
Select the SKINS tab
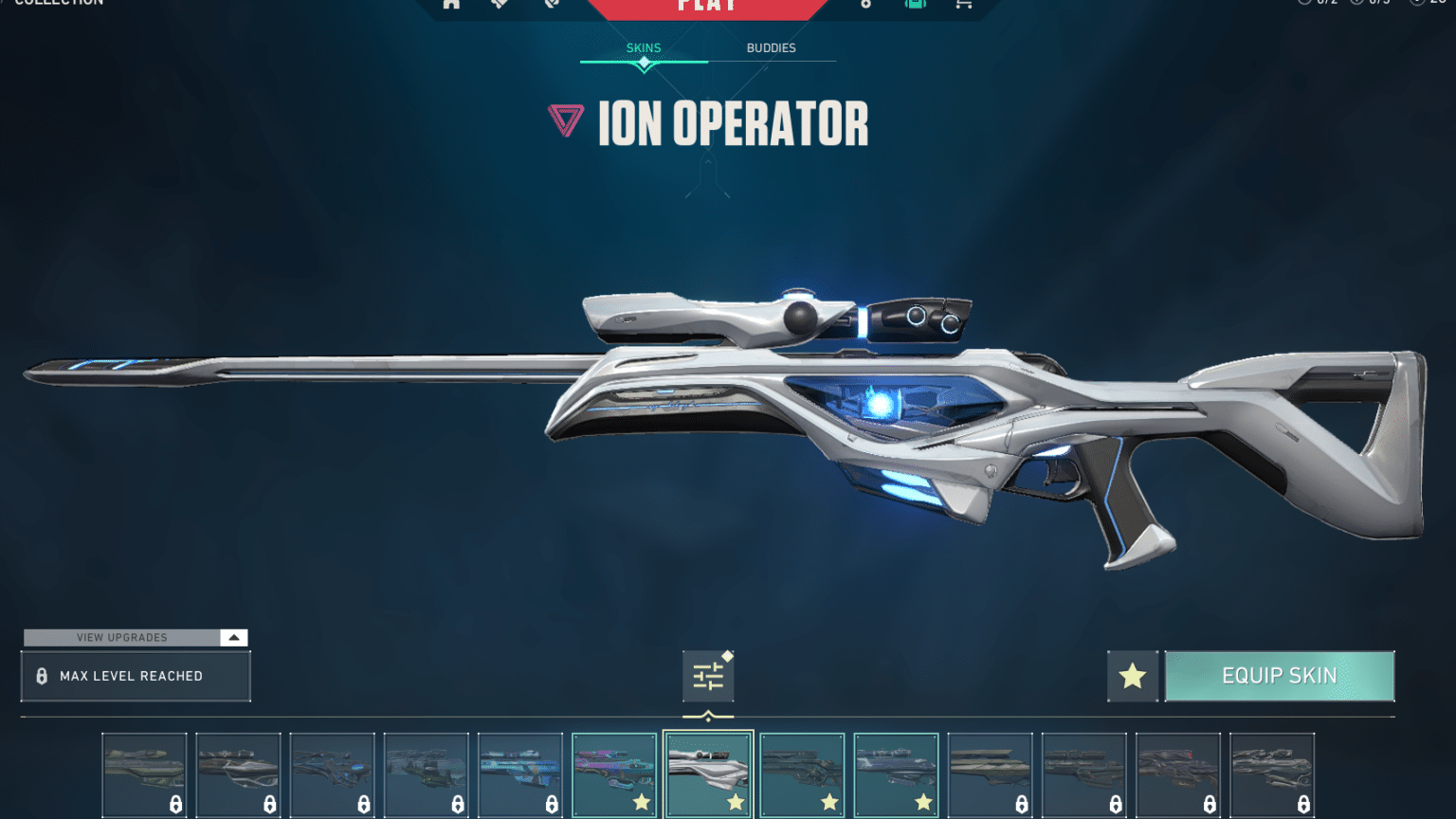coord(644,47)
